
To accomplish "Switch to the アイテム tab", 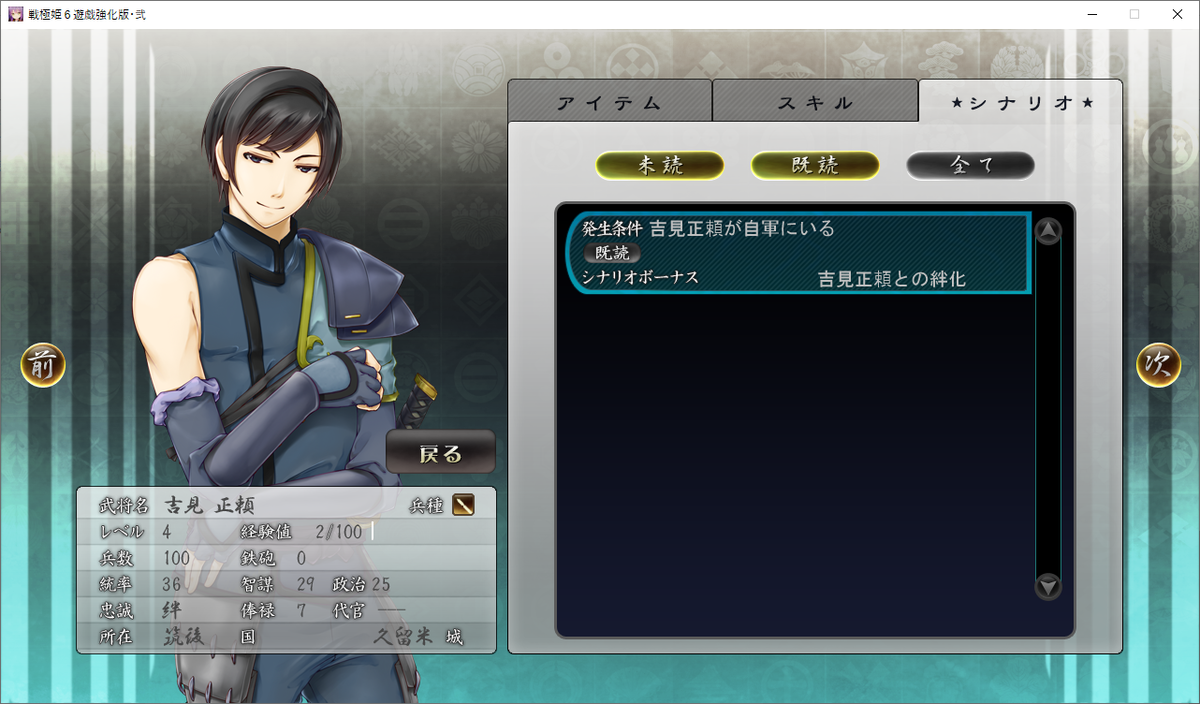I will coord(609,102).
